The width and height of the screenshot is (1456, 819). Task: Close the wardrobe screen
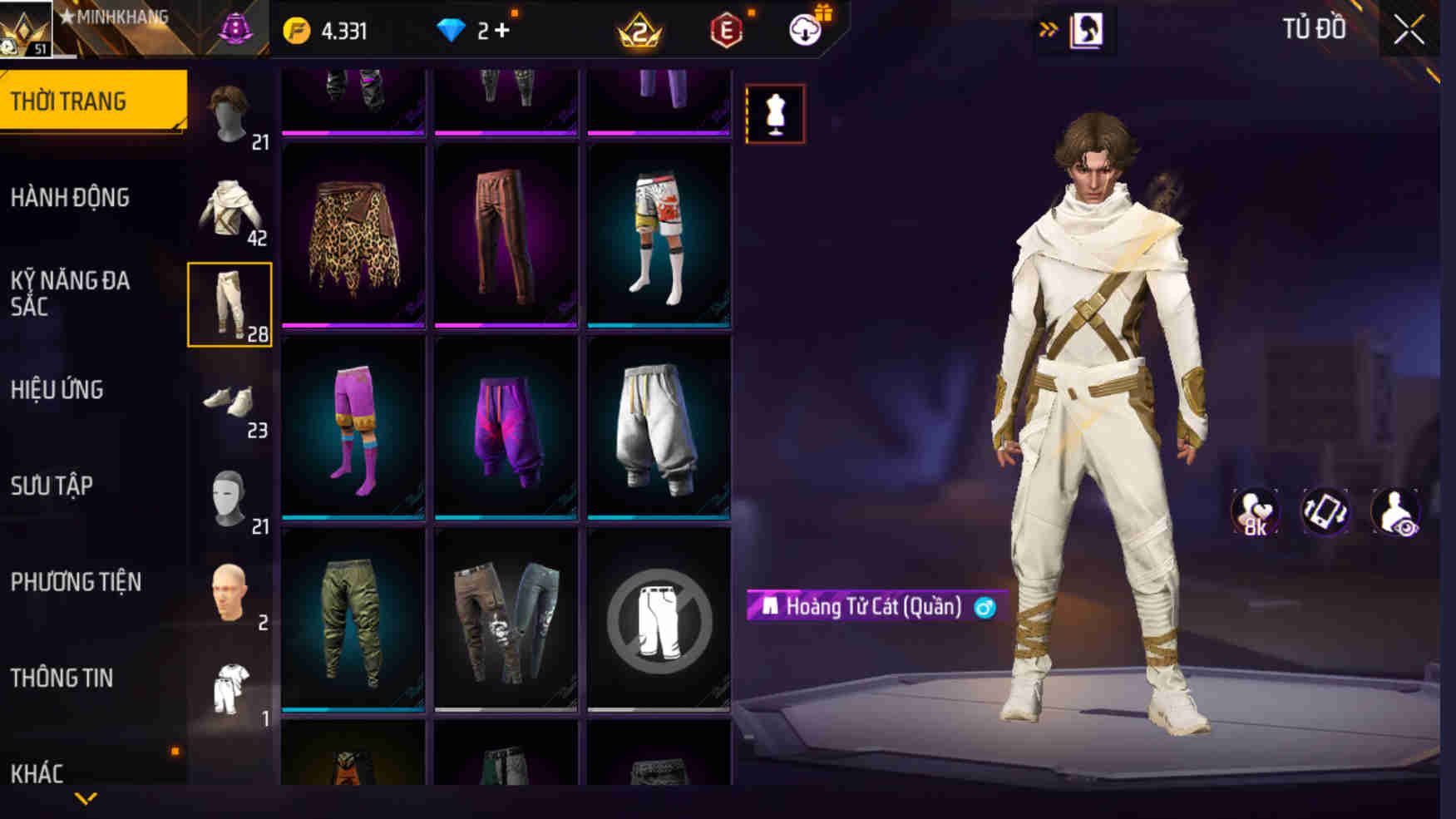click(x=1409, y=32)
